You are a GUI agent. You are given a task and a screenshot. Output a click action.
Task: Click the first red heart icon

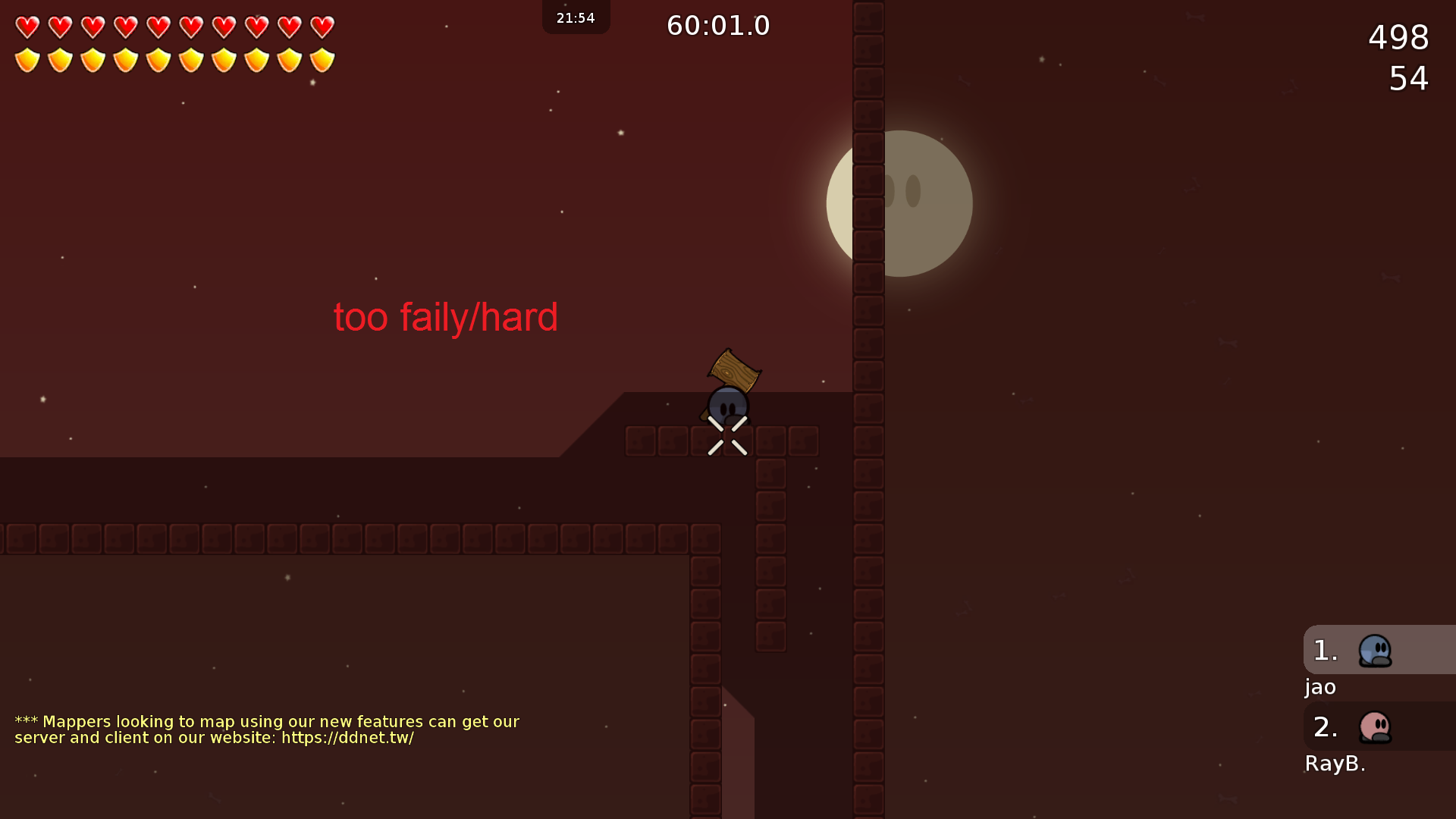coord(27,25)
